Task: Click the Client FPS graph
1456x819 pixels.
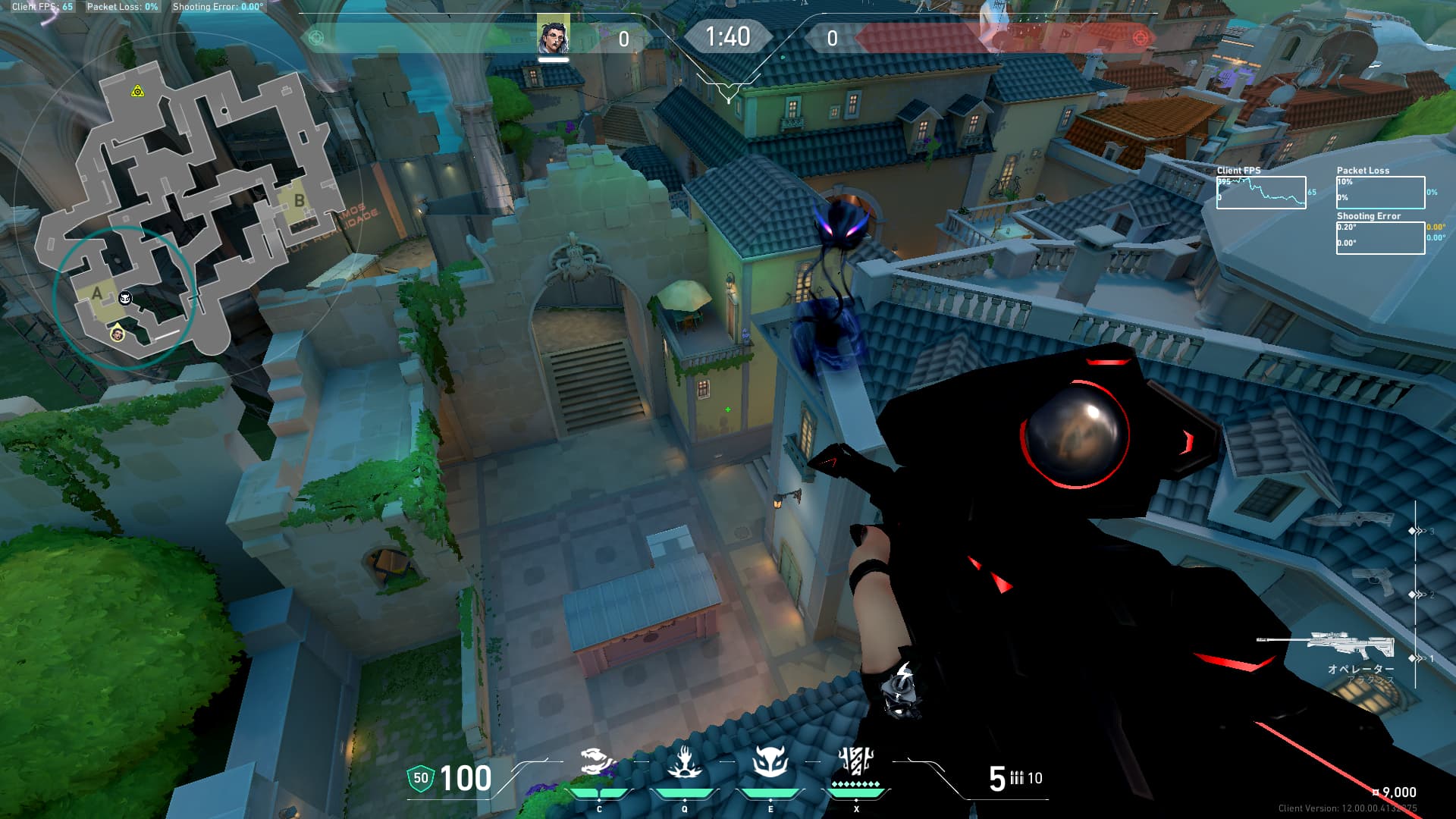Action: click(1261, 193)
